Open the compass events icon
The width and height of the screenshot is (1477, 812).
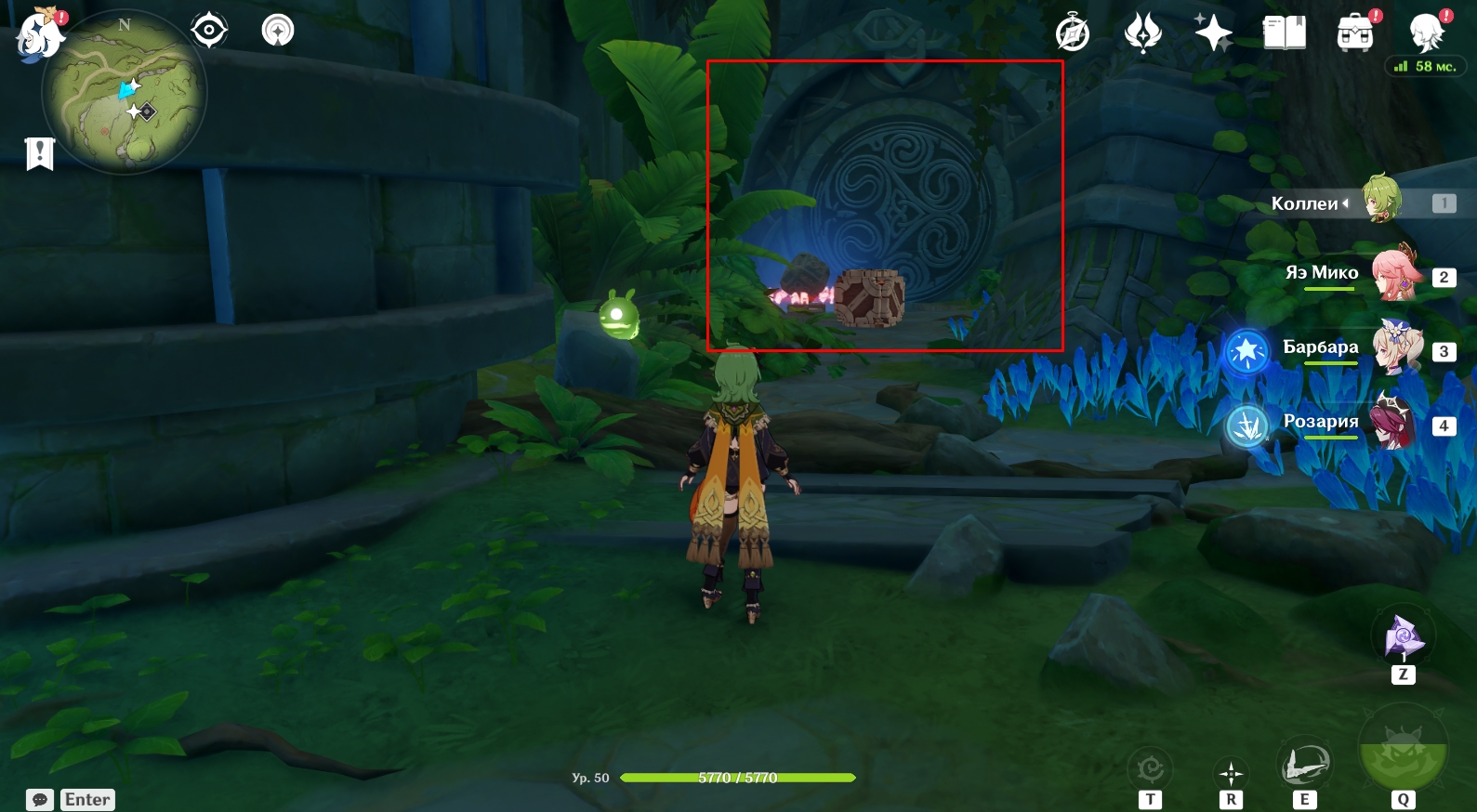point(1073,33)
